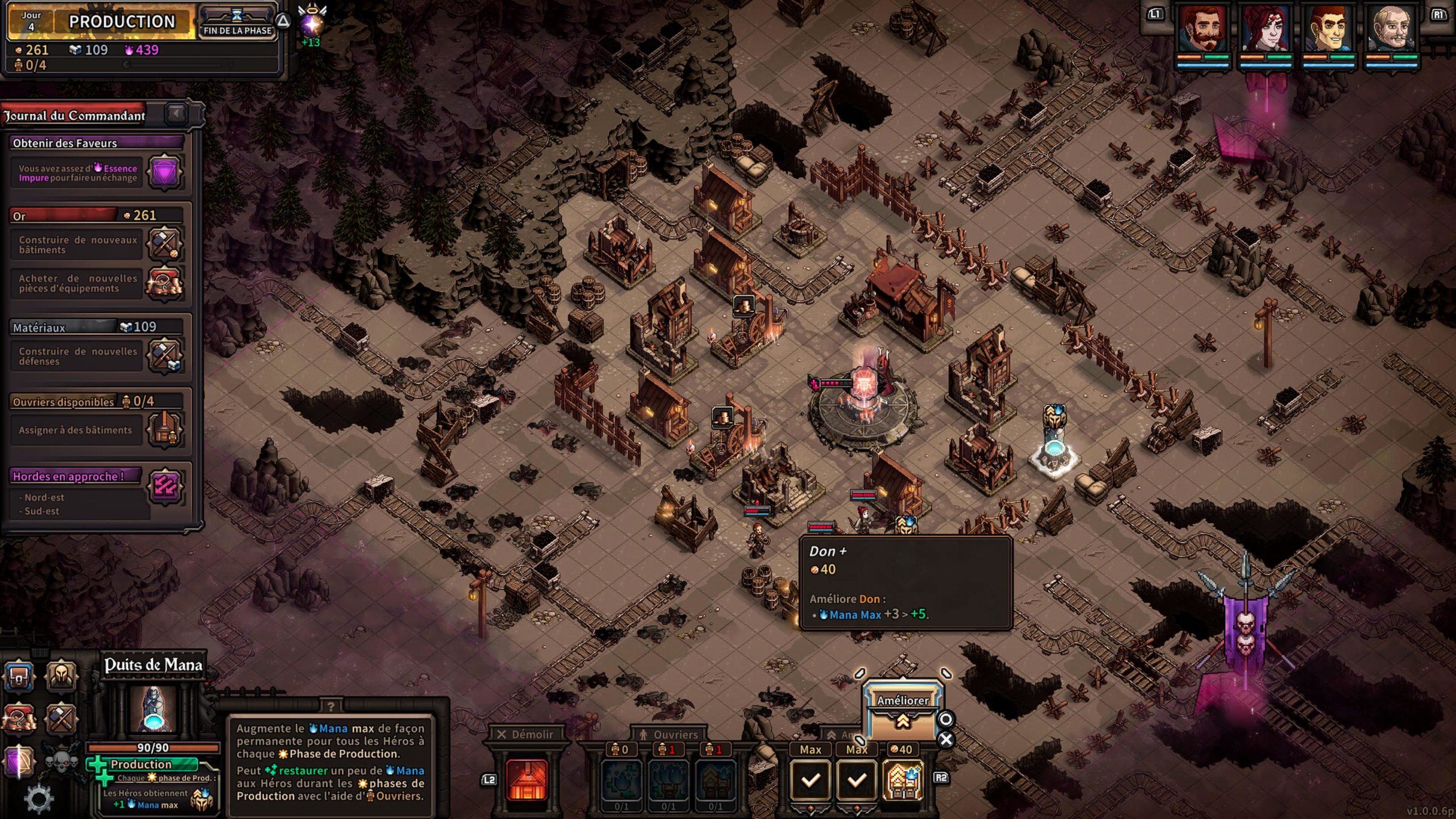Image resolution: width=1456 pixels, height=819 pixels.
Task: Select the build new defenses icon
Action: [164, 355]
